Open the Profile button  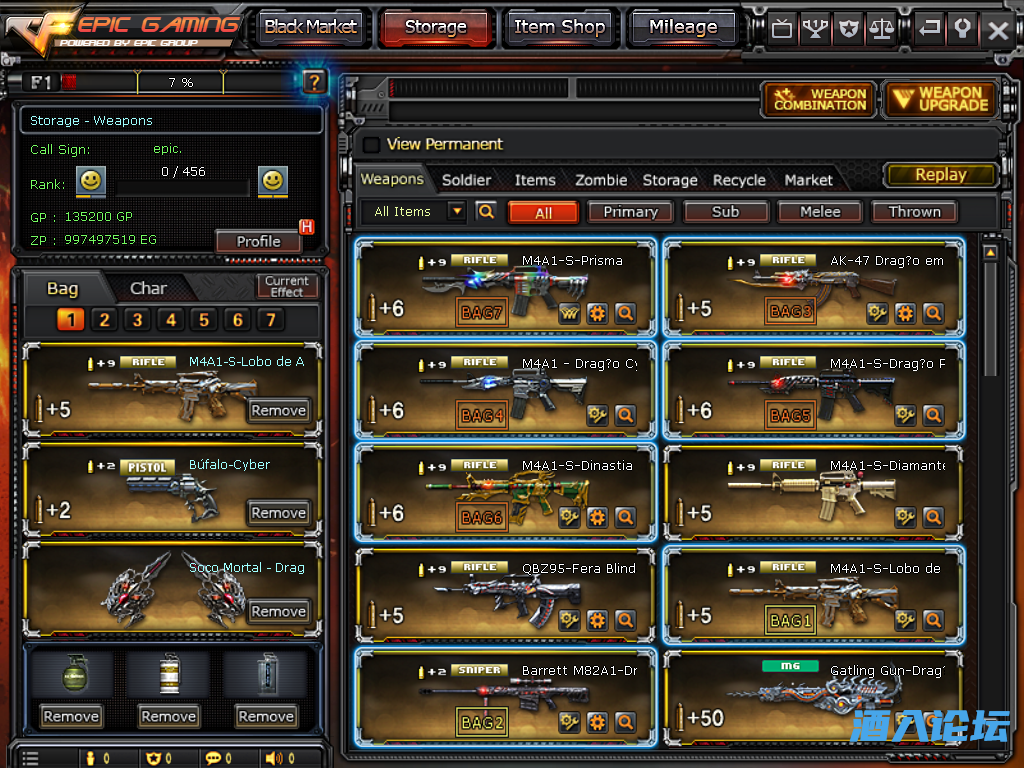[258, 241]
